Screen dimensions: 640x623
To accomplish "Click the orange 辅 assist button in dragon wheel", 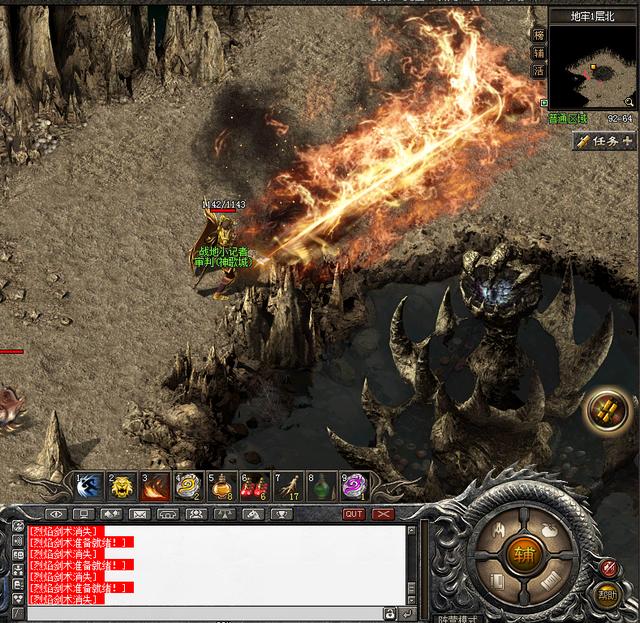I will point(524,553).
